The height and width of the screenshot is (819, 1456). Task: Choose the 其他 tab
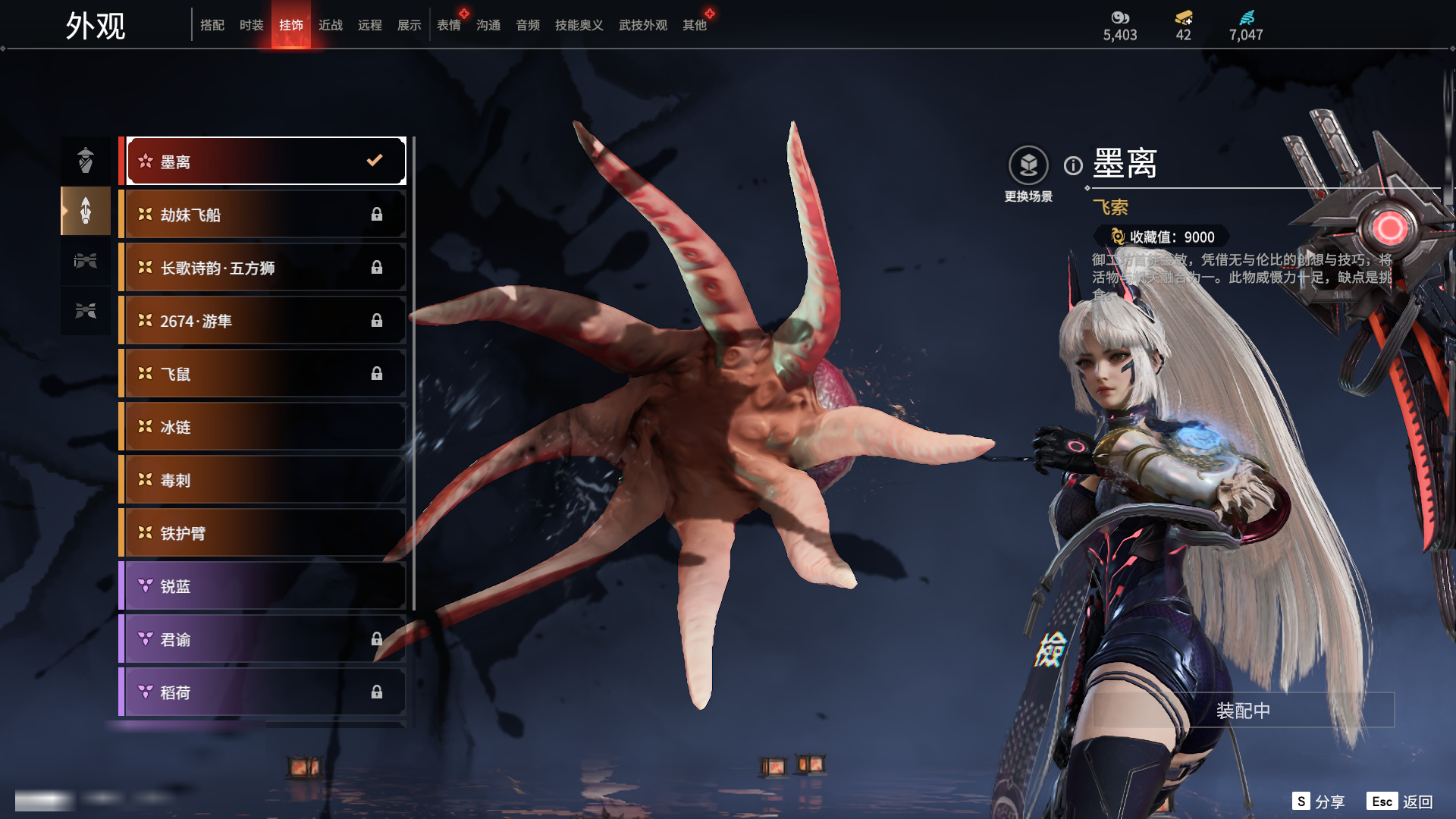pos(694,25)
